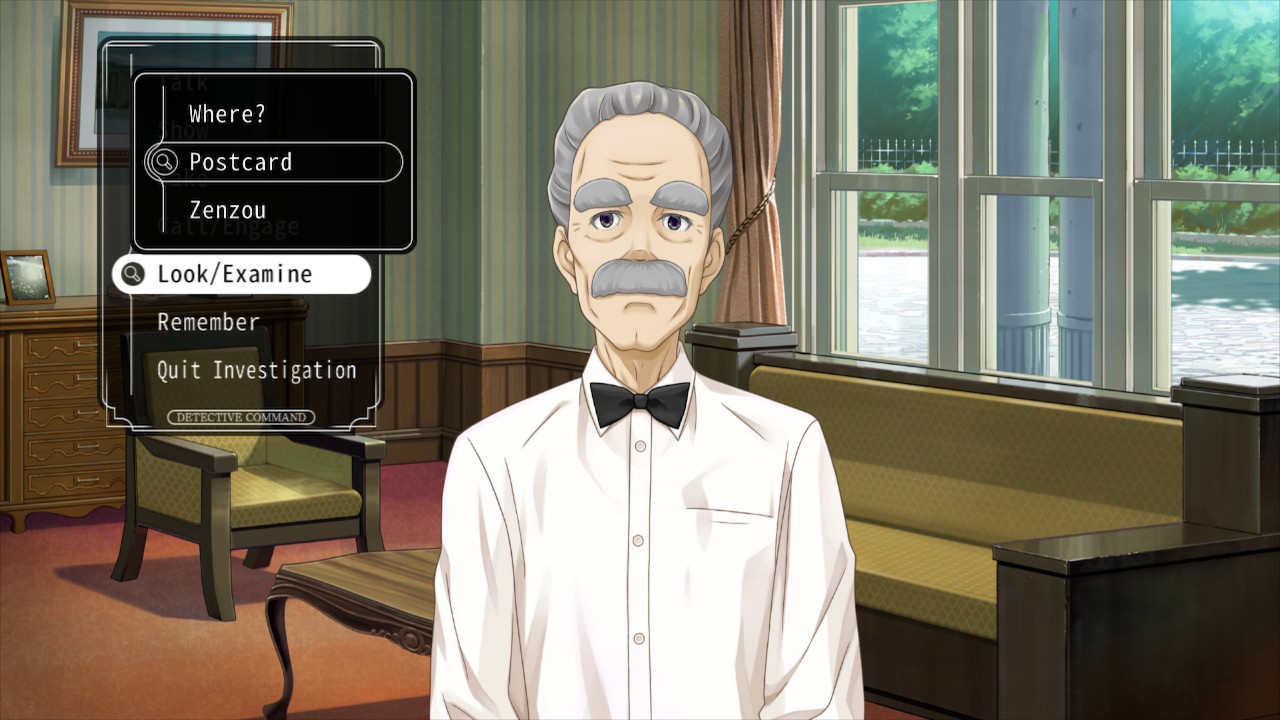Select the "Where?" submenu option
This screenshot has width=1280, height=720.
[x=228, y=114]
